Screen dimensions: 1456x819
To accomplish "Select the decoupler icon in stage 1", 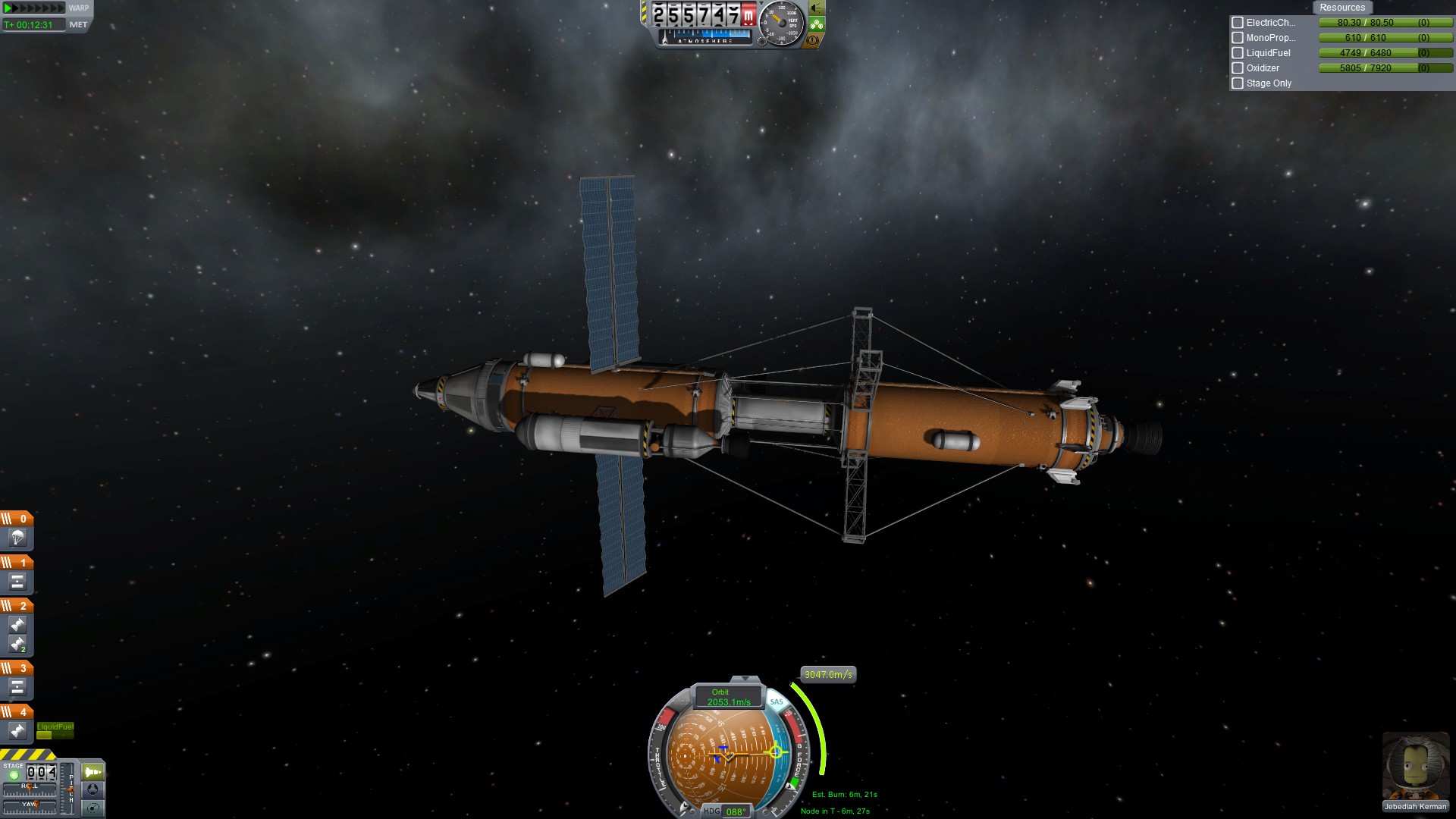I will (x=17, y=582).
